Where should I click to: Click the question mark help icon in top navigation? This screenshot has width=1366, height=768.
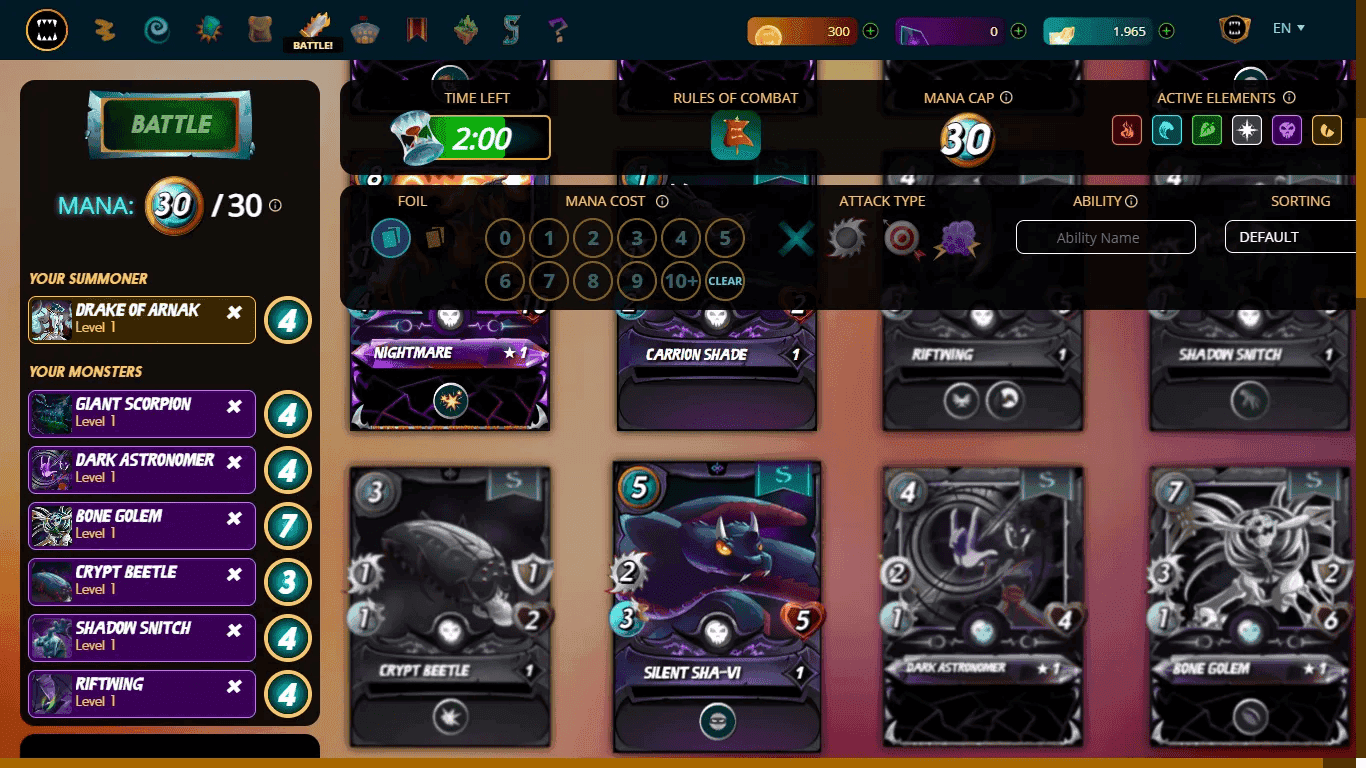click(560, 29)
